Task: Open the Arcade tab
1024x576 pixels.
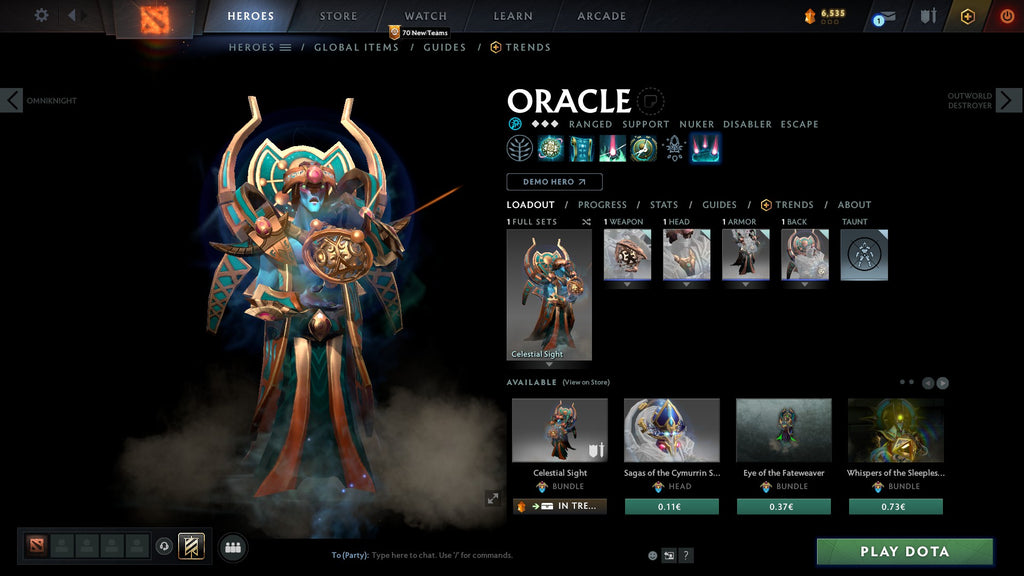Action: point(602,16)
